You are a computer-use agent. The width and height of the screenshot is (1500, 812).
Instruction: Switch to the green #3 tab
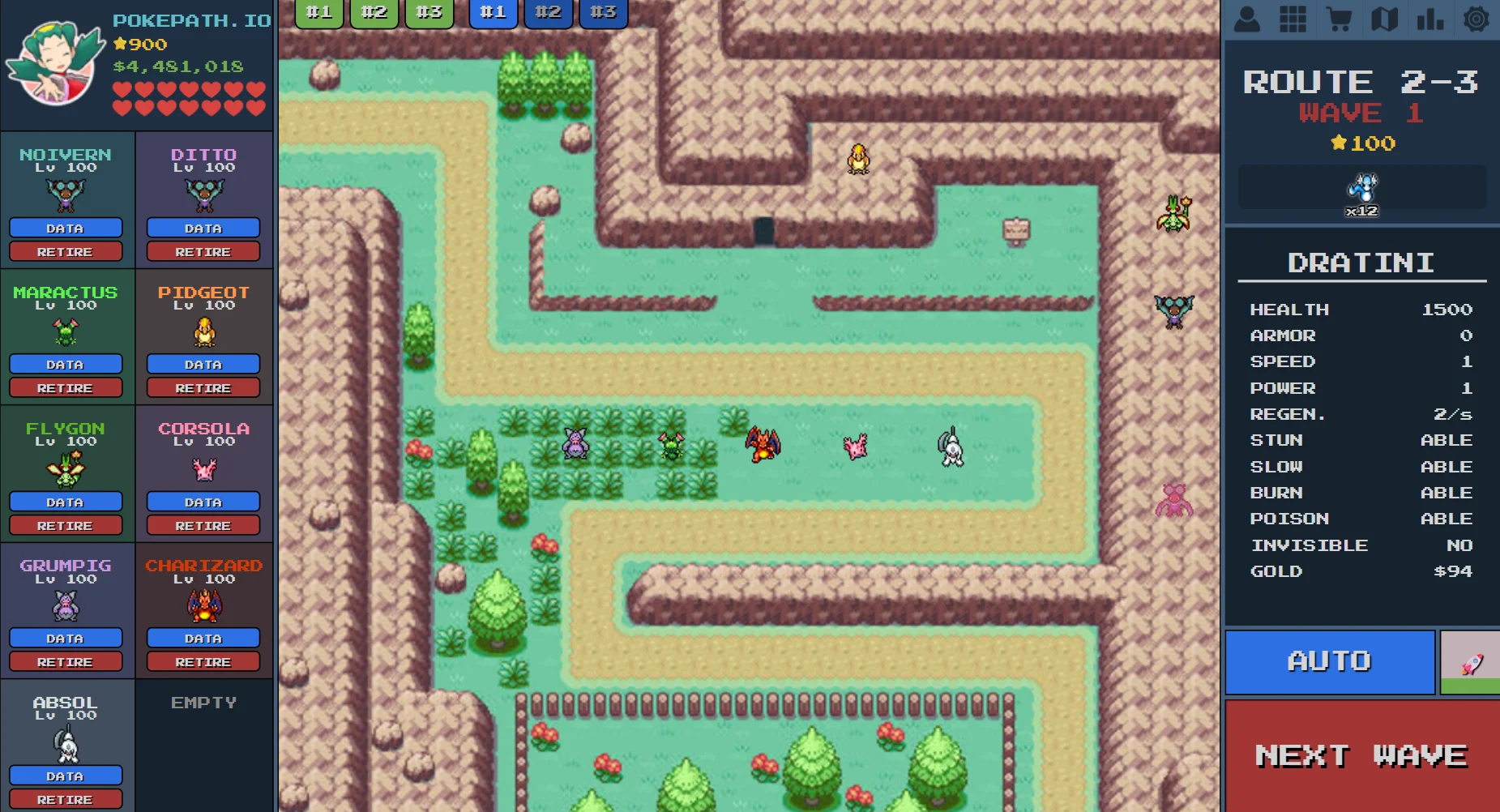point(429,12)
